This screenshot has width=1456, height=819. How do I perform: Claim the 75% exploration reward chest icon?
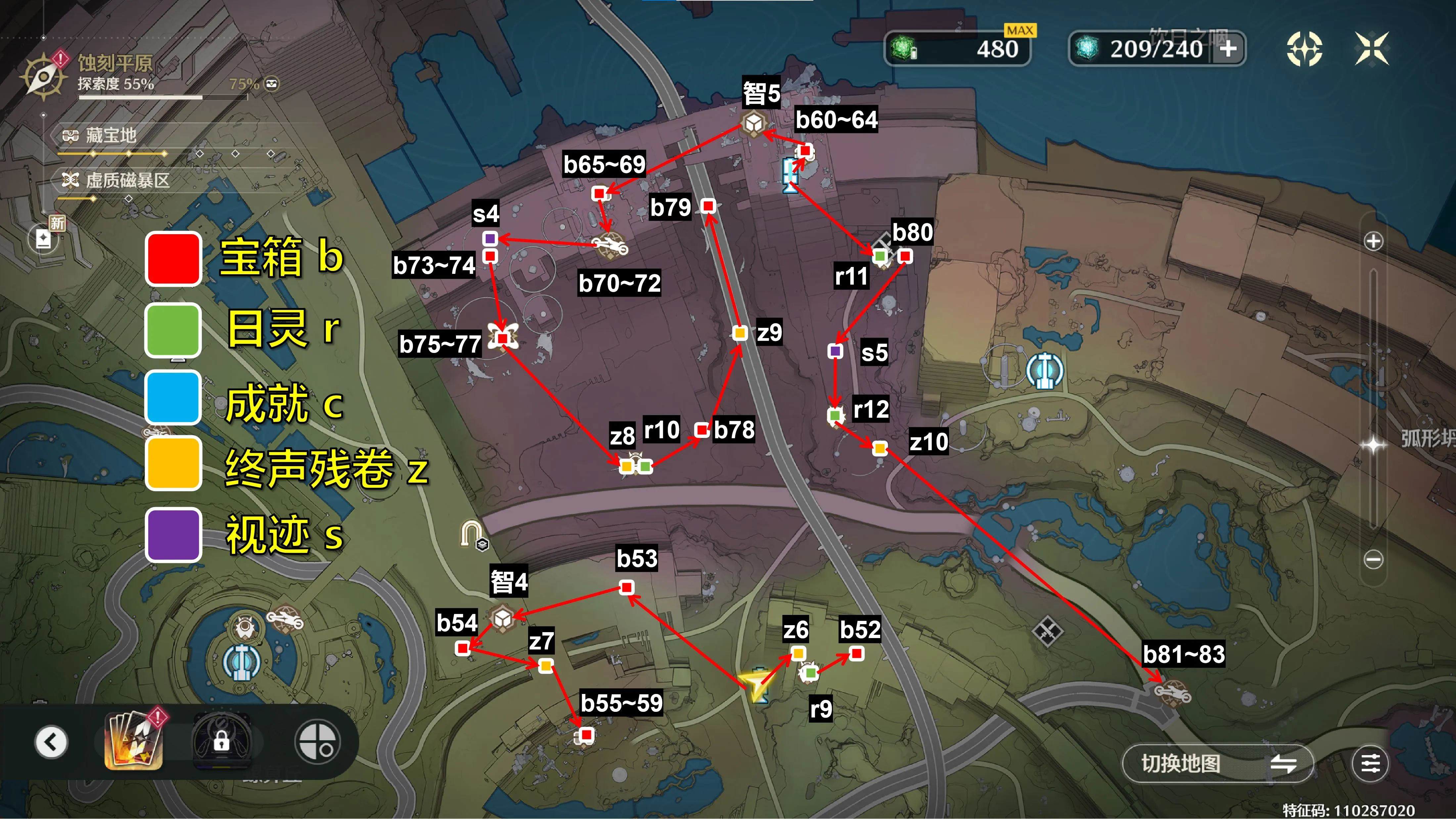(272, 84)
